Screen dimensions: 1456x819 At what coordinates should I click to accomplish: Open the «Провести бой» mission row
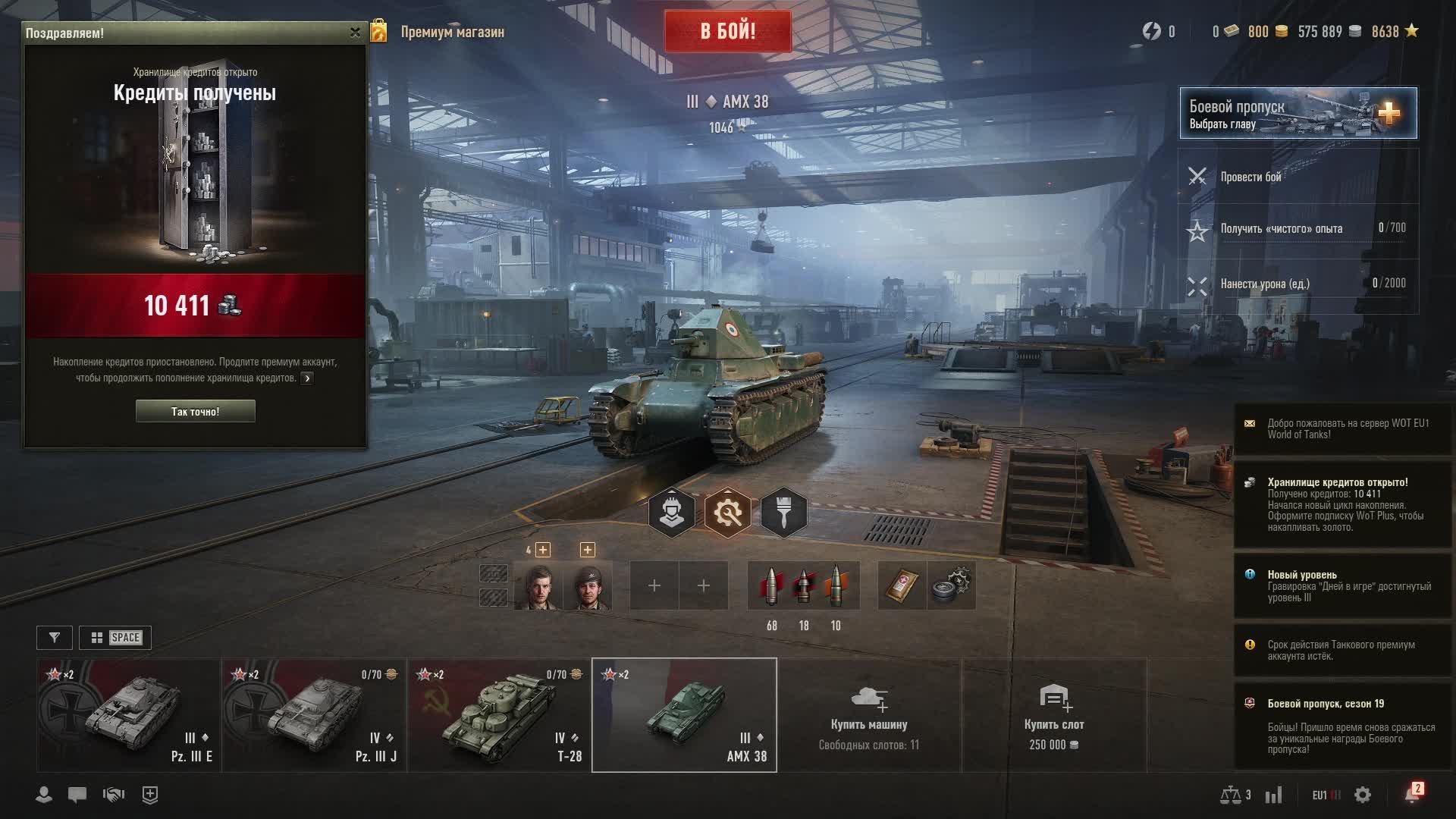(1297, 177)
